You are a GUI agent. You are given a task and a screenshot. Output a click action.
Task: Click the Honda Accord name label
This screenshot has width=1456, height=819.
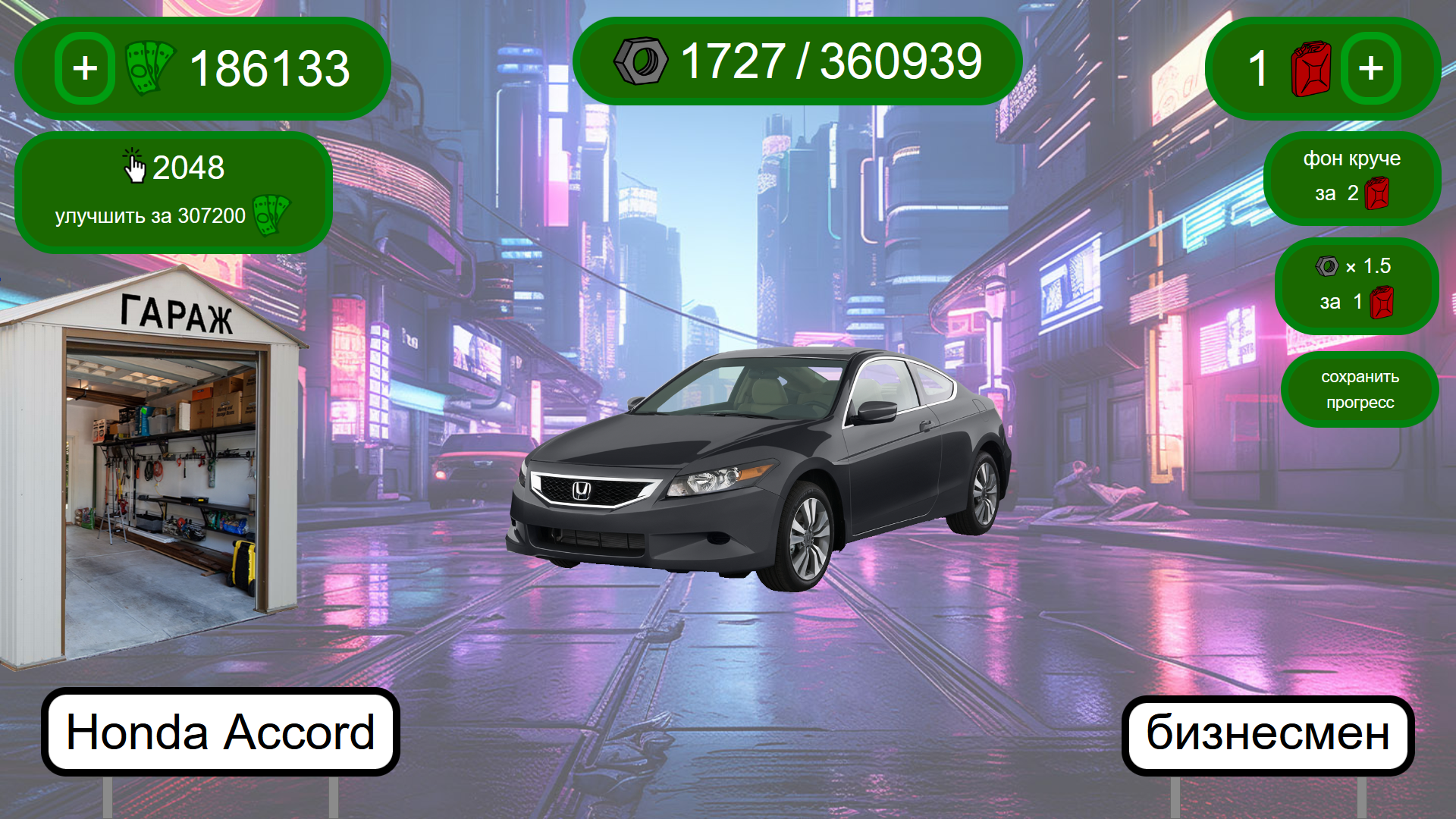220,732
